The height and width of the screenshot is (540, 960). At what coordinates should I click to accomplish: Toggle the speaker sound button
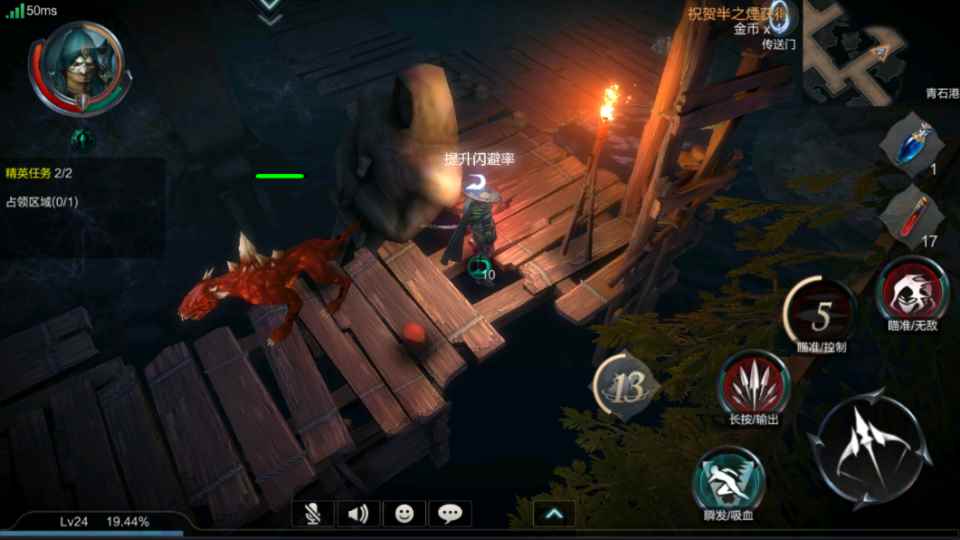point(358,514)
